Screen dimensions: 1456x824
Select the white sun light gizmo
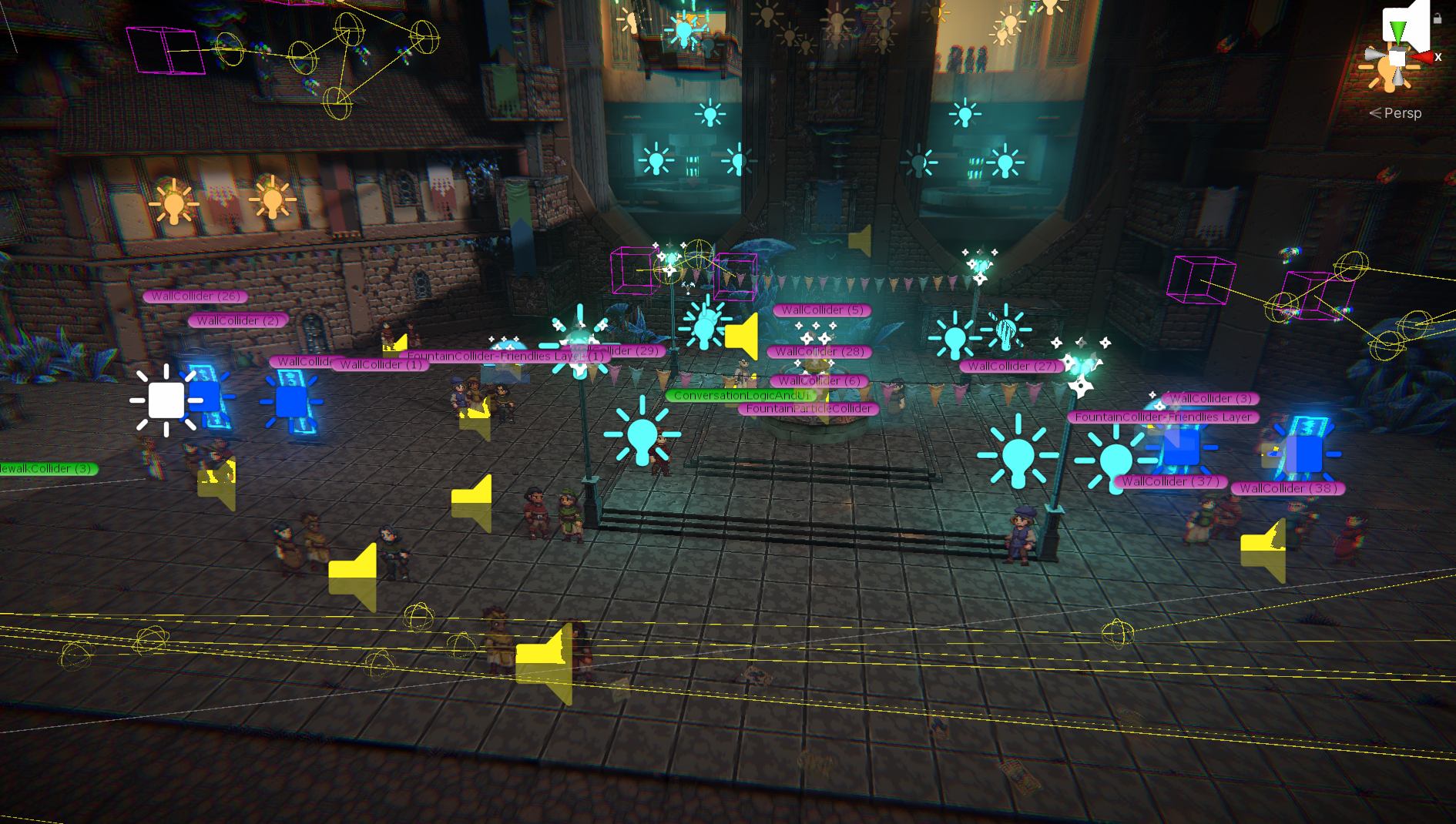coord(166,400)
